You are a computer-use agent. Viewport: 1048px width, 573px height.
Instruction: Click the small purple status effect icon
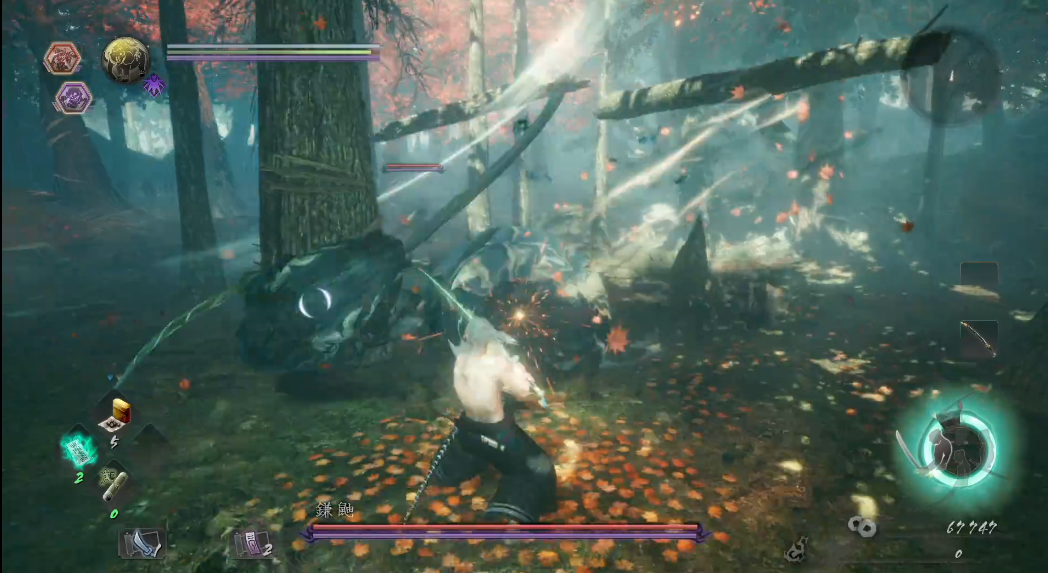[x=154, y=86]
